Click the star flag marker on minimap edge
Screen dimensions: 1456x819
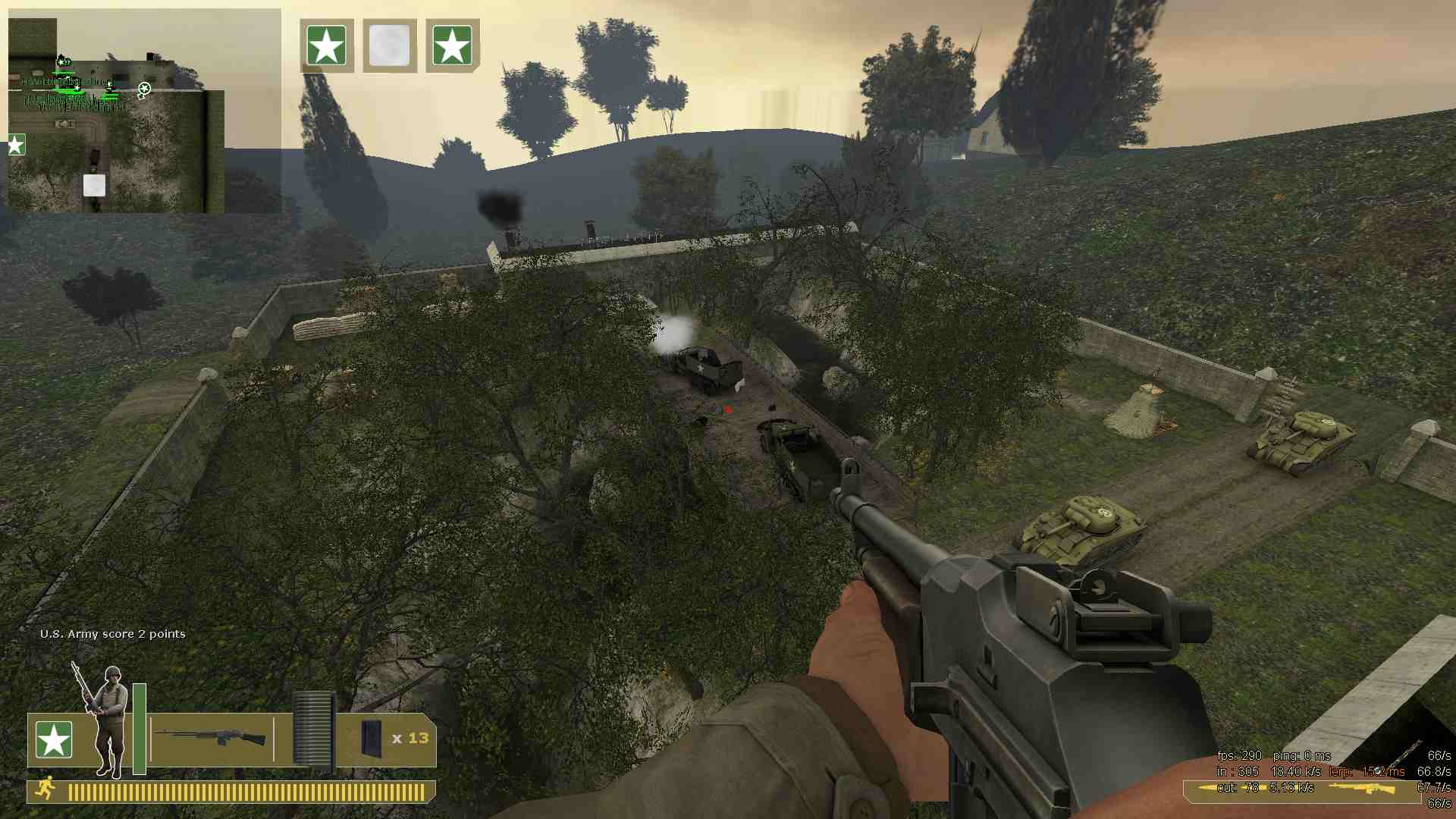(16, 145)
